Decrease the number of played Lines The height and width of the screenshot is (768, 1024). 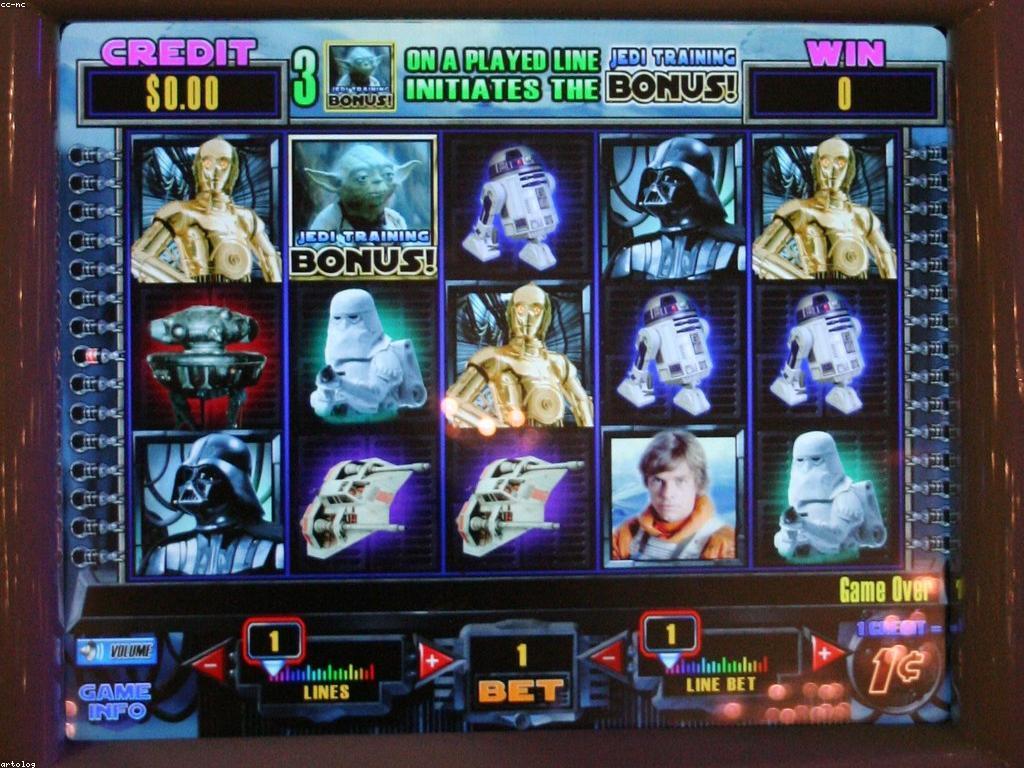pyautogui.click(x=211, y=661)
